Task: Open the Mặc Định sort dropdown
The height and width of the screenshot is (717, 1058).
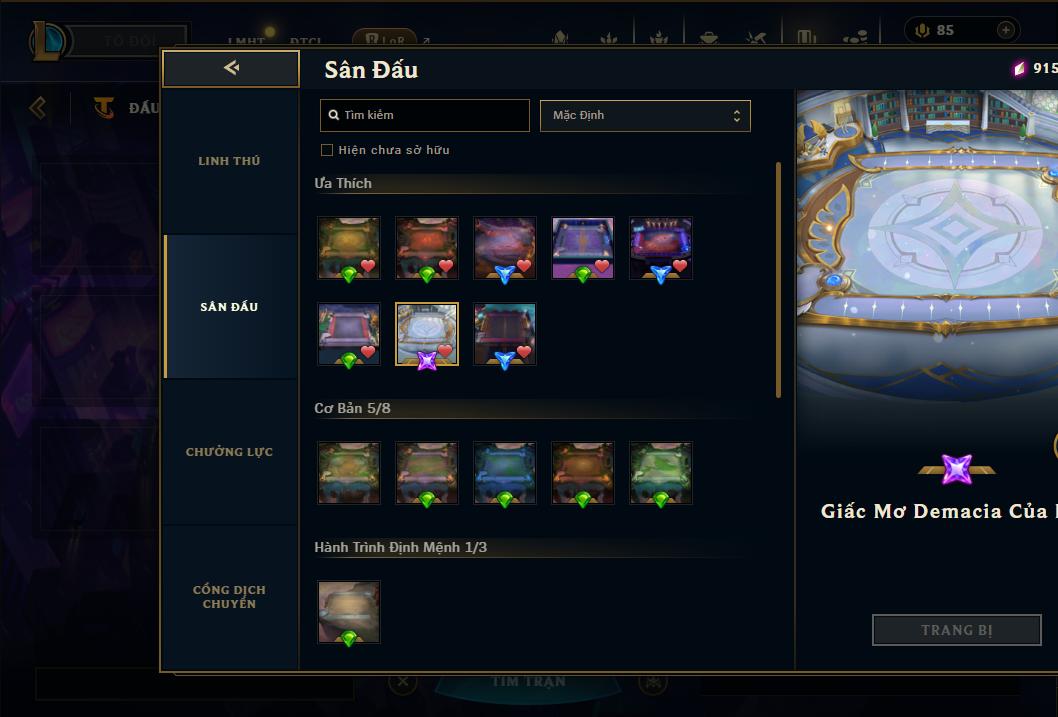Action: point(645,115)
